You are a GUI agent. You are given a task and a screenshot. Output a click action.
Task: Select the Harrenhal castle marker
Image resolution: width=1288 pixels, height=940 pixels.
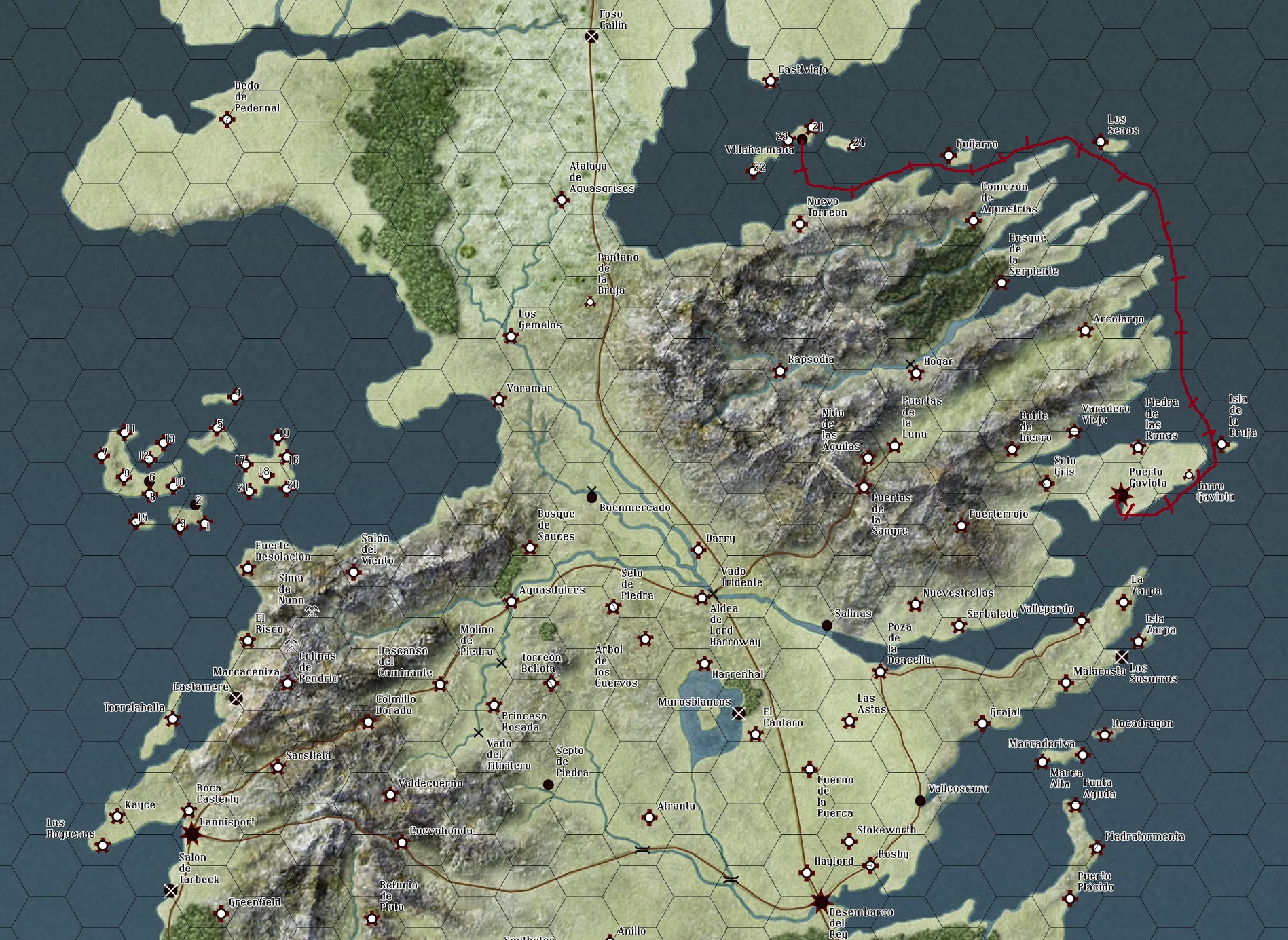pyautogui.click(x=704, y=664)
